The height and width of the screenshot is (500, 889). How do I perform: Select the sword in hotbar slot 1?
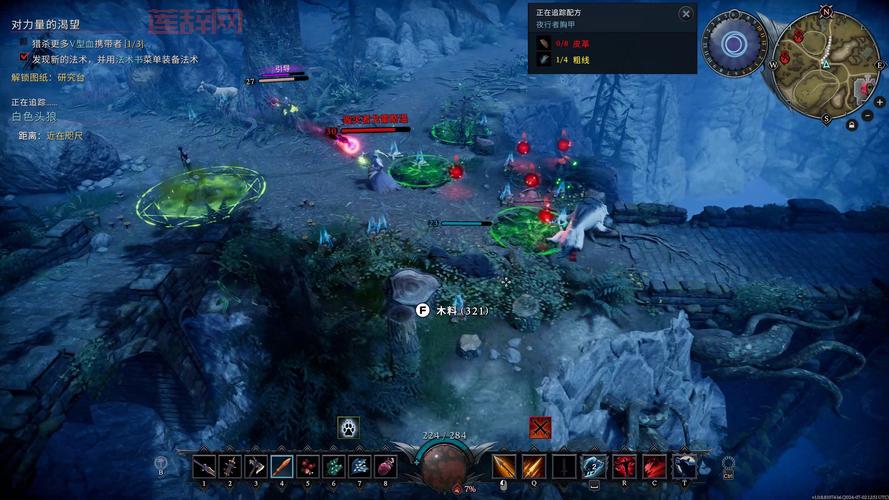[x=204, y=466]
